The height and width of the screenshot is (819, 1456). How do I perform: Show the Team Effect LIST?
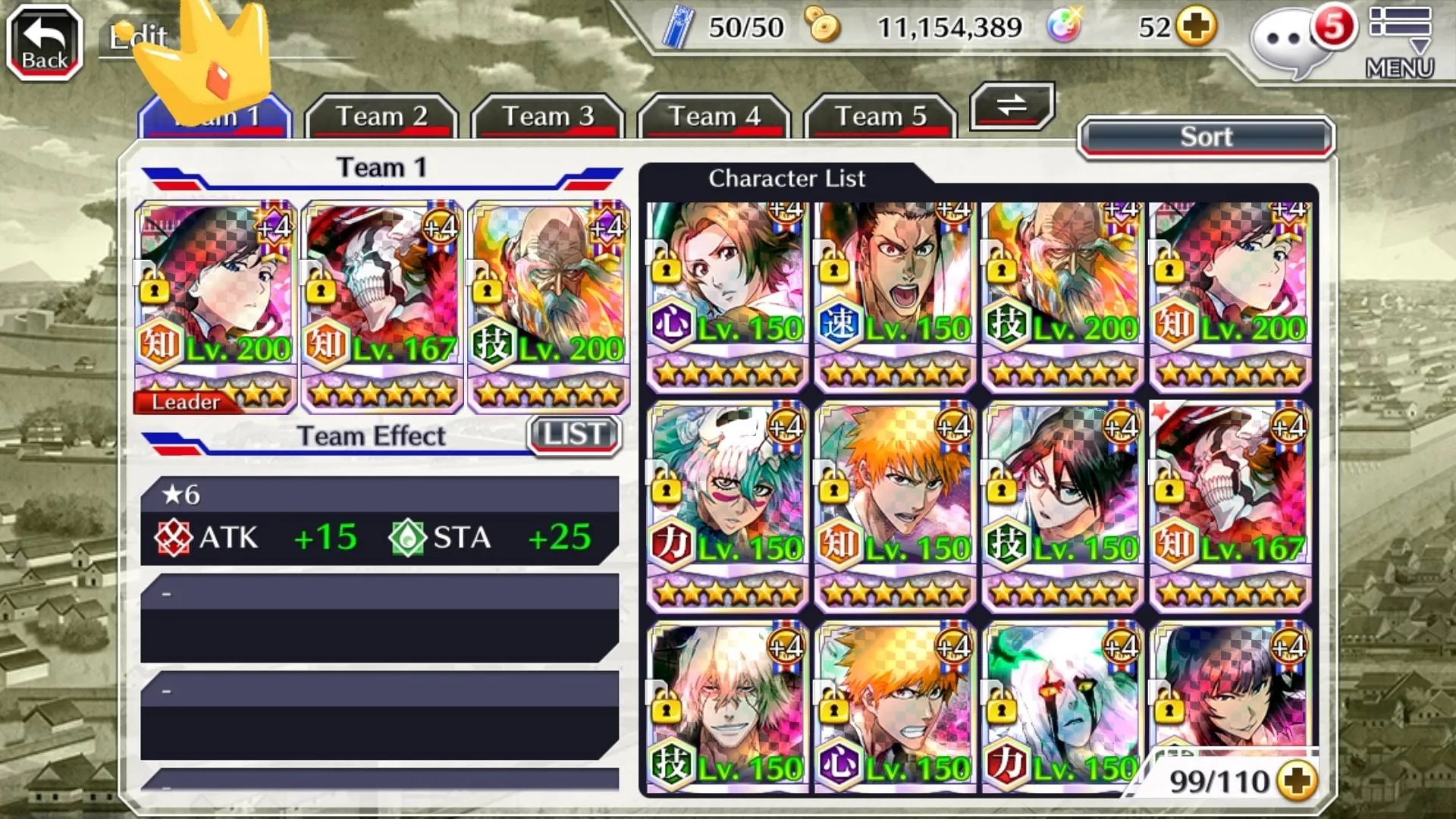574,435
